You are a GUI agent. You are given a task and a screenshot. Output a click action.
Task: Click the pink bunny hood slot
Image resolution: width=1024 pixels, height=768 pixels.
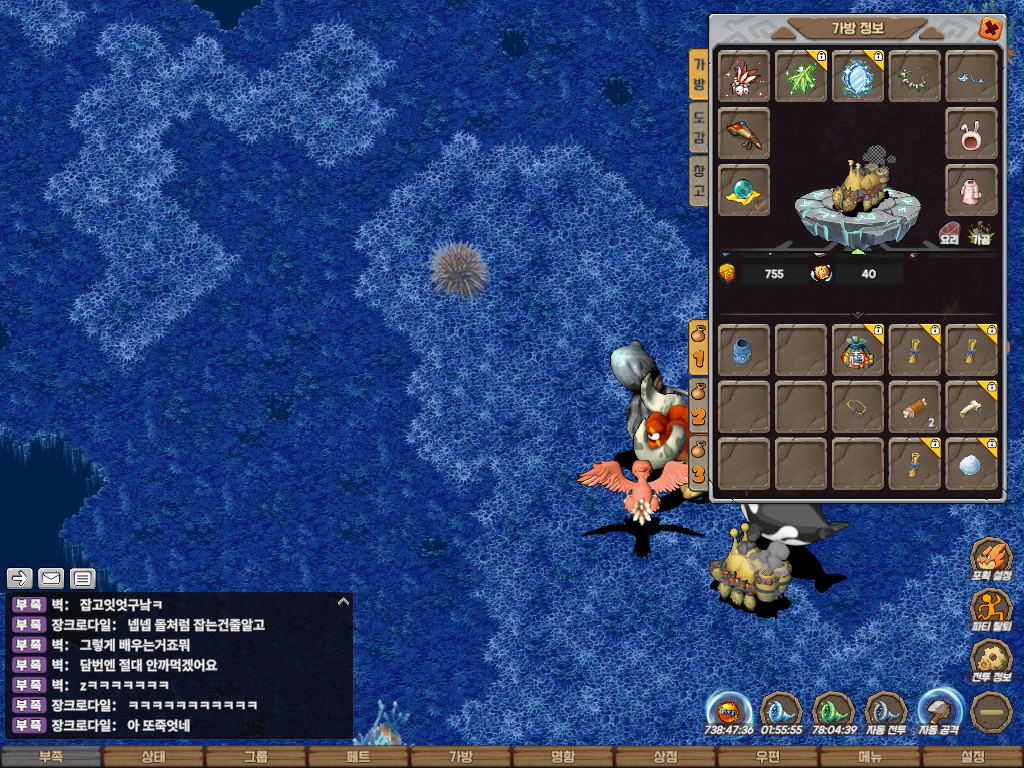pyautogui.click(x=971, y=134)
